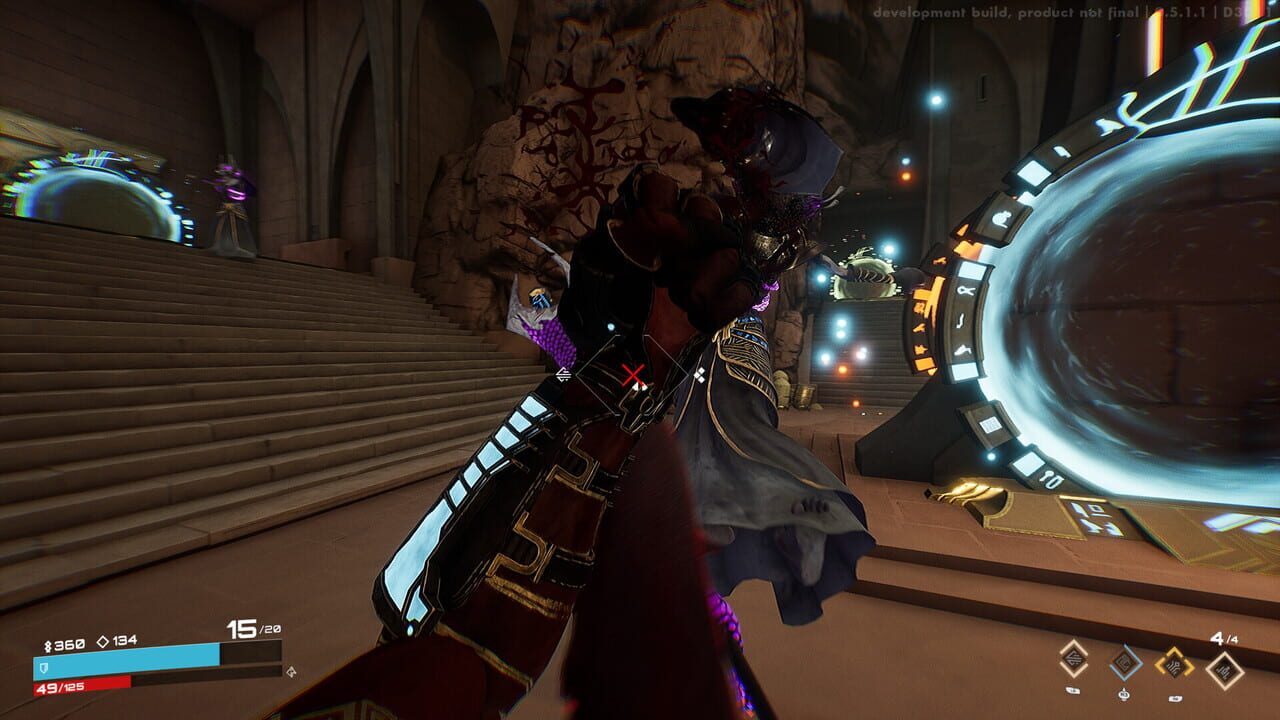
Task: Select the first ability diamond icon
Action: coord(1074,661)
